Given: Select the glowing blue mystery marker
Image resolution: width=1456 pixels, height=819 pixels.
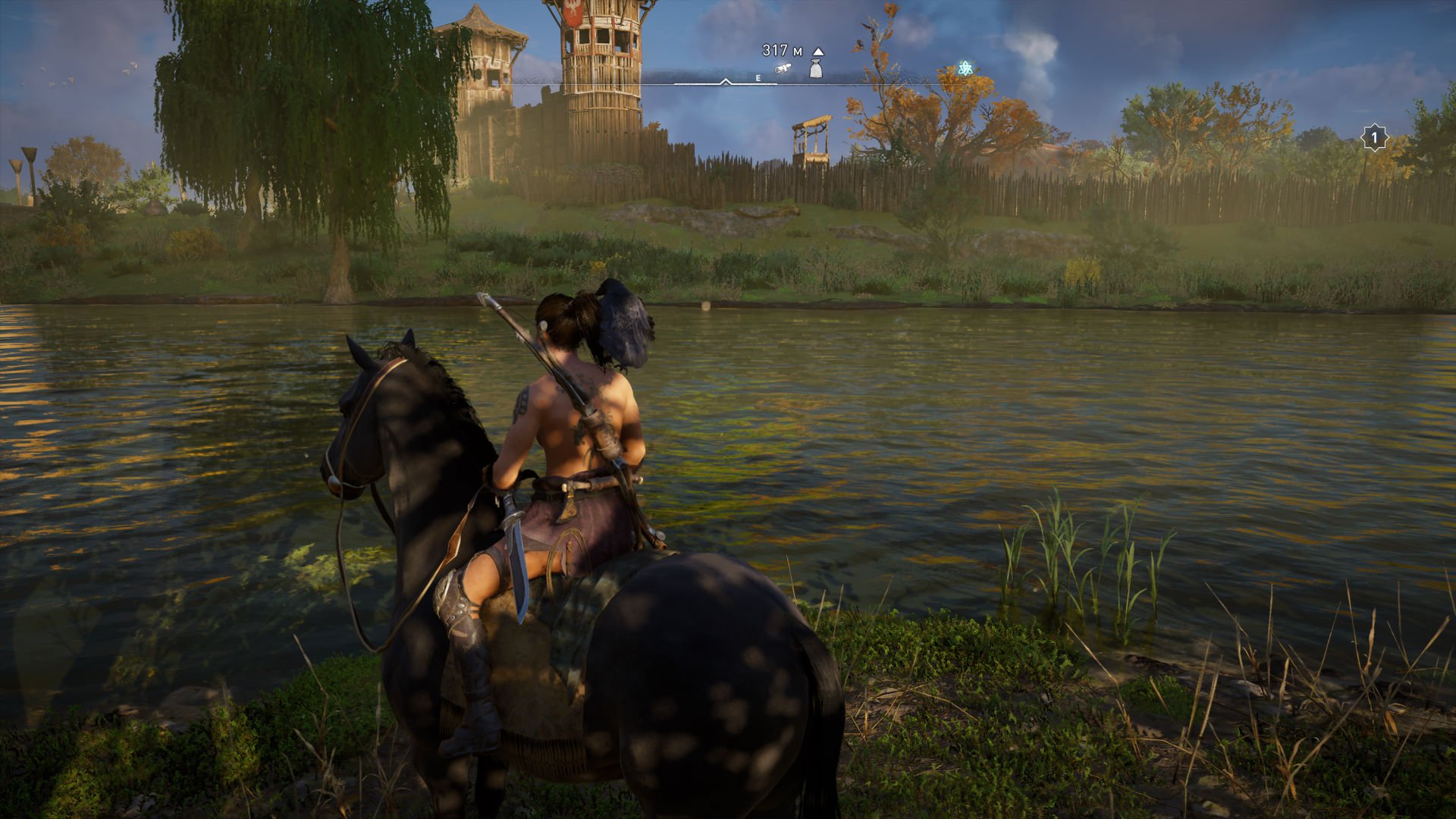Looking at the screenshot, I should [x=965, y=68].
